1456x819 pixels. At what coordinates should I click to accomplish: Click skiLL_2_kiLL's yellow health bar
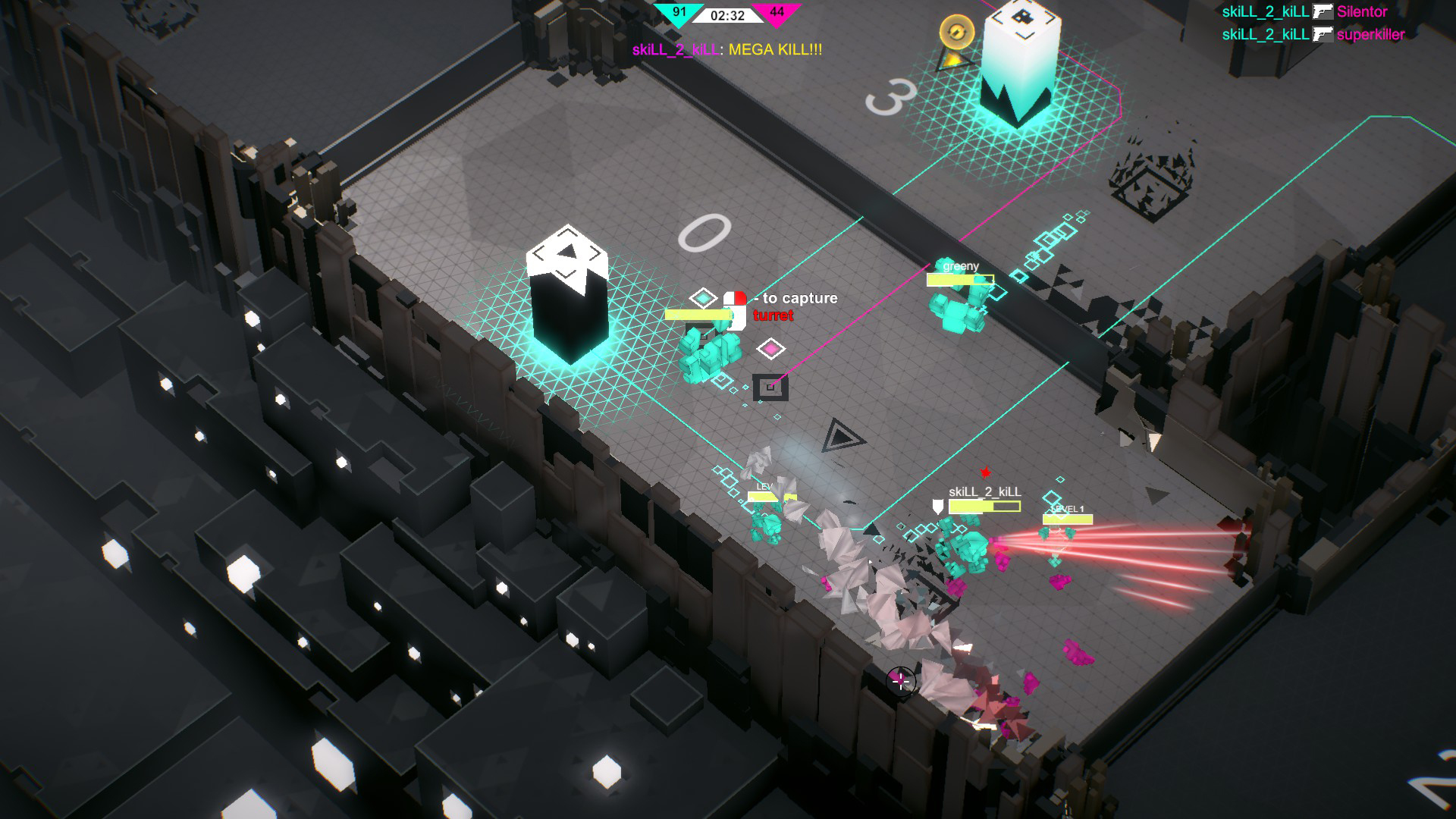tap(984, 506)
